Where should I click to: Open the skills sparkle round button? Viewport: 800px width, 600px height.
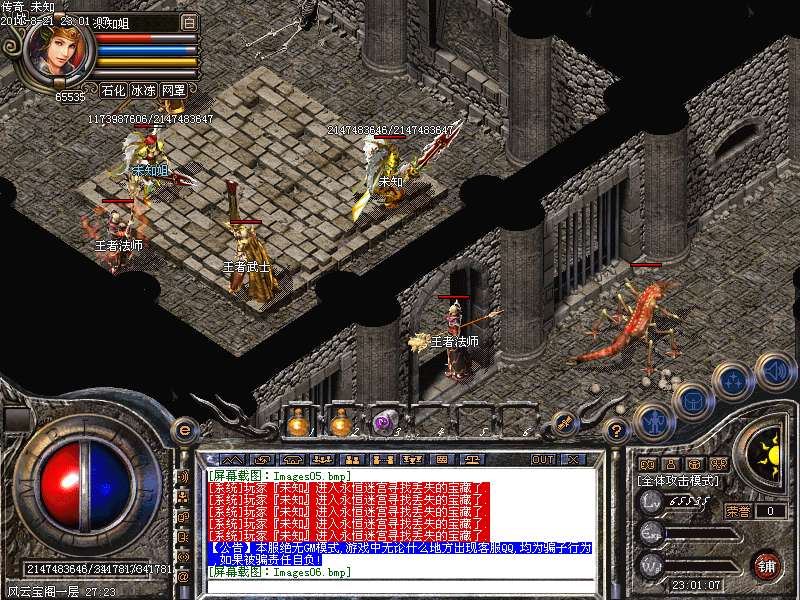click(735, 379)
